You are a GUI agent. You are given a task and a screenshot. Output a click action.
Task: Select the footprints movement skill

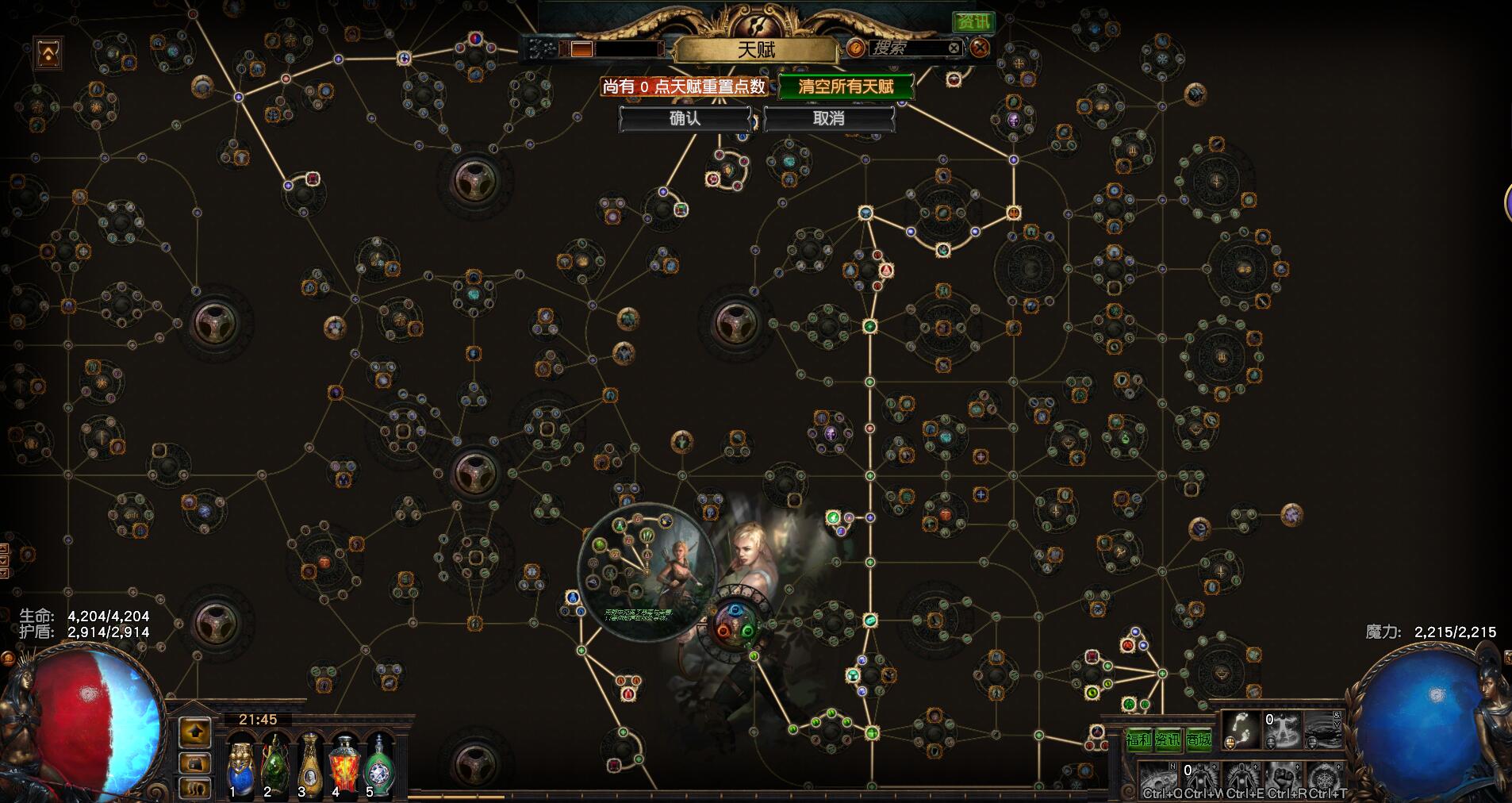(1241, 730)
